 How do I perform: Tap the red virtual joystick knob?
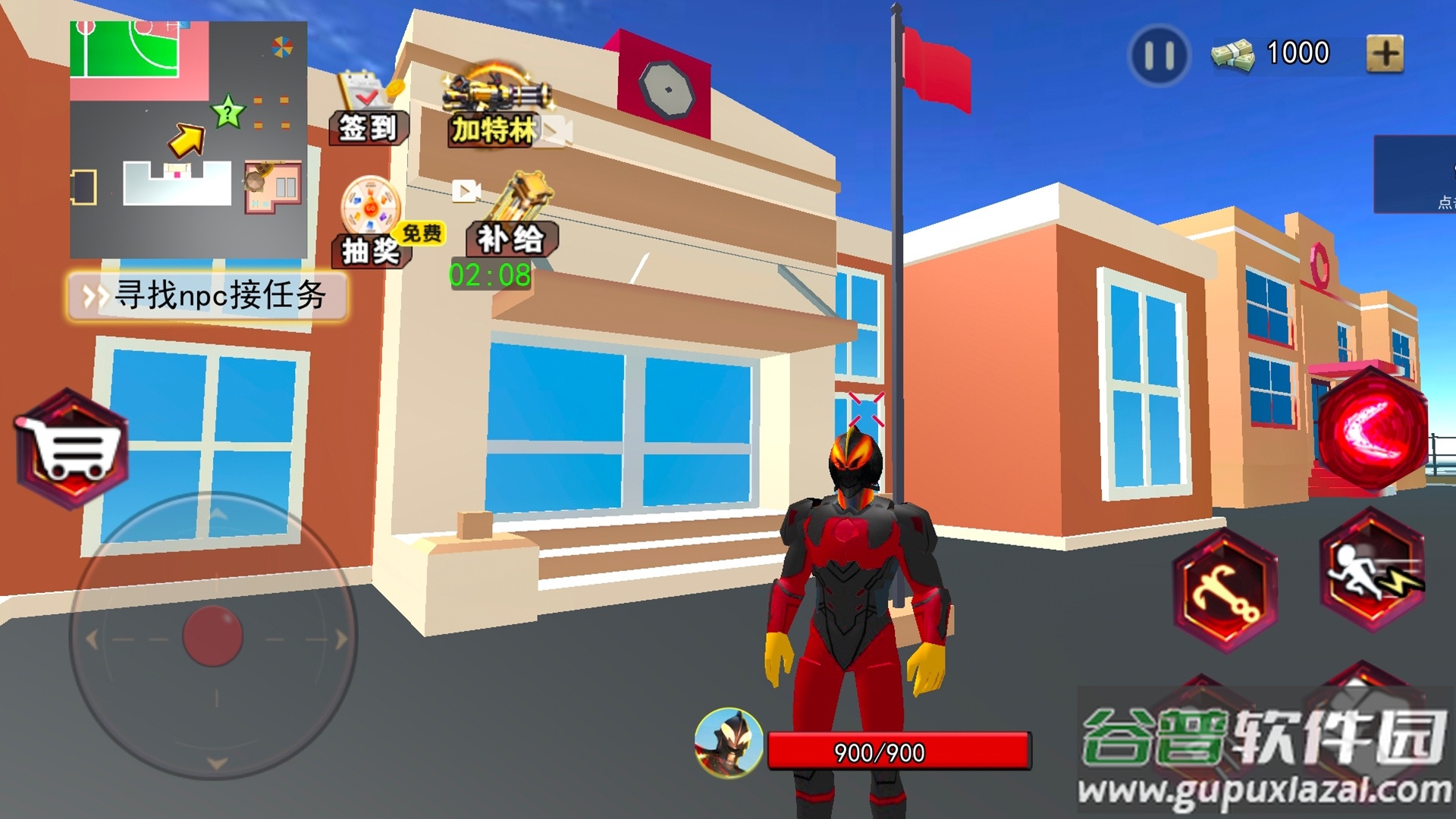[213, 636]
